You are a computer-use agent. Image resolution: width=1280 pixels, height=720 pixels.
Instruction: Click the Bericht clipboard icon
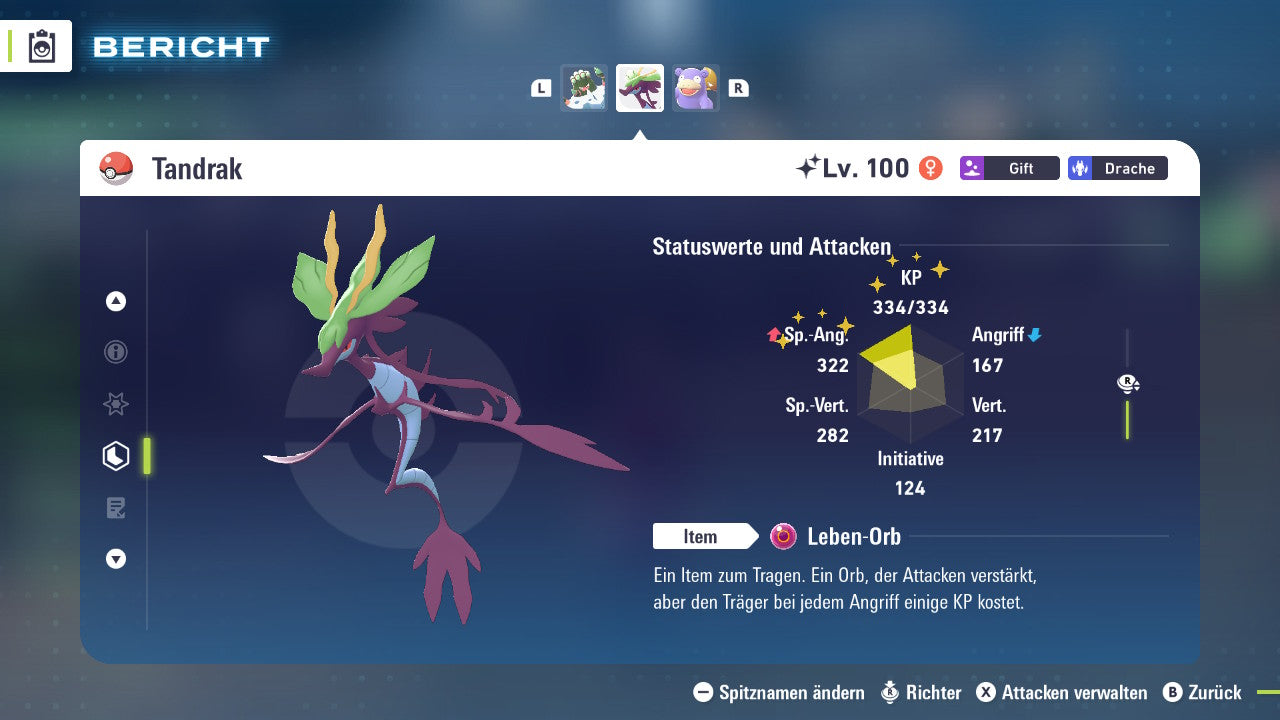point(42,46)
